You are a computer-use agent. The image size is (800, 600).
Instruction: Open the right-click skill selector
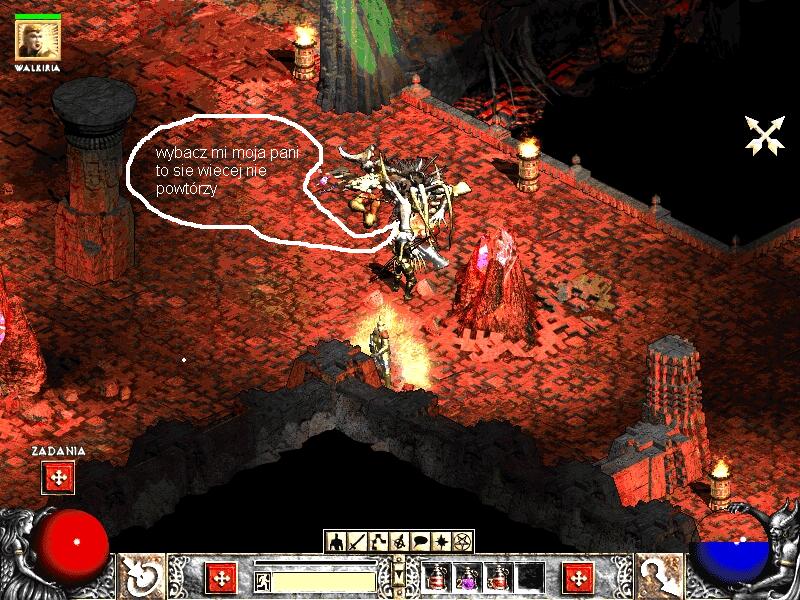[658, 577]
